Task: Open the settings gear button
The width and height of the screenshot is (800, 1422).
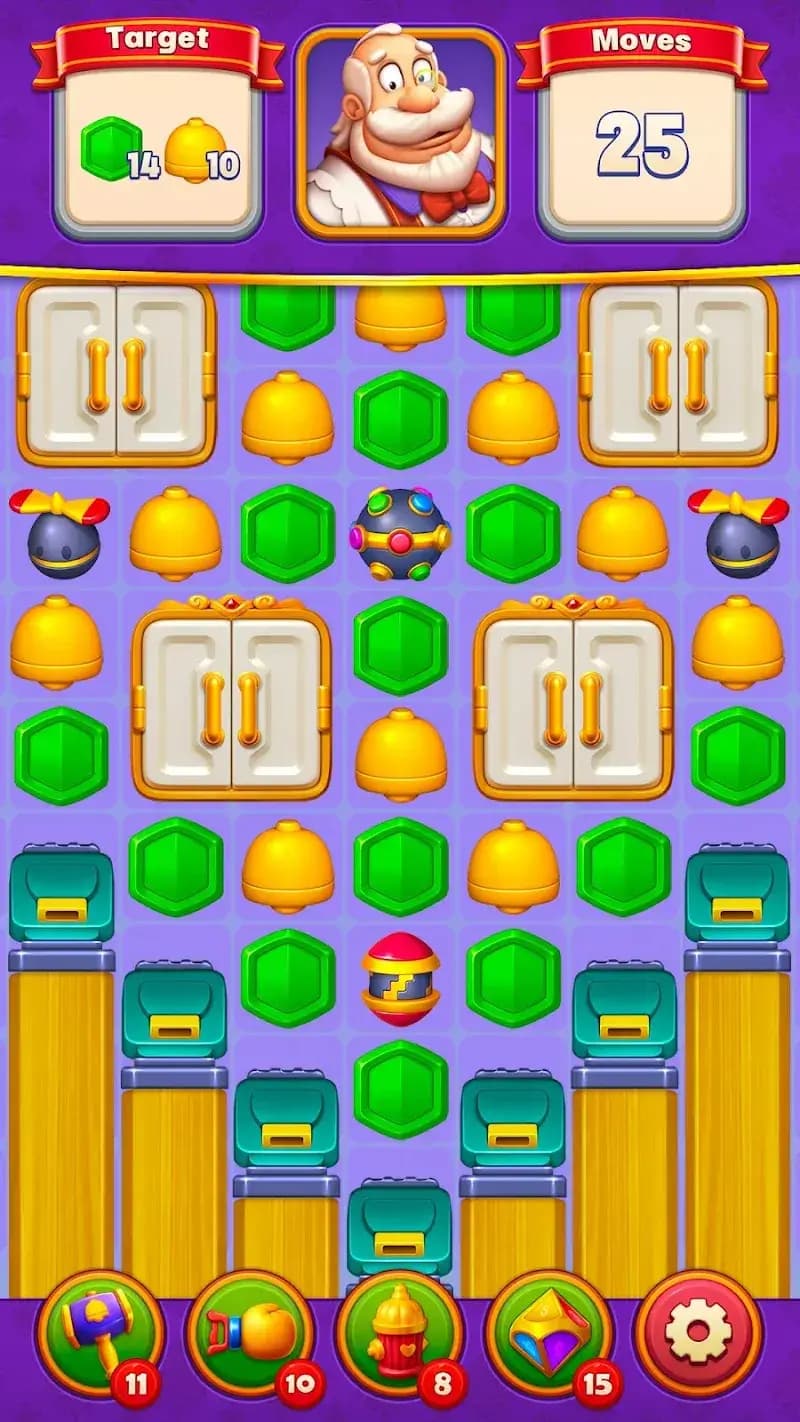Action: [x=698, y=1334]
